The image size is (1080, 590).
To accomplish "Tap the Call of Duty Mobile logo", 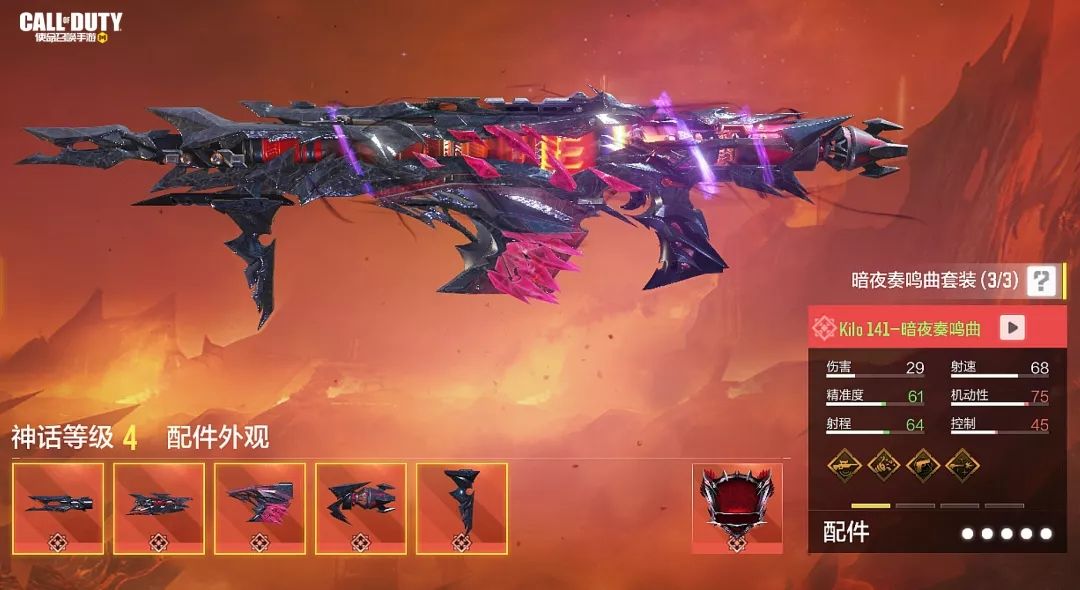I will 70,28.
